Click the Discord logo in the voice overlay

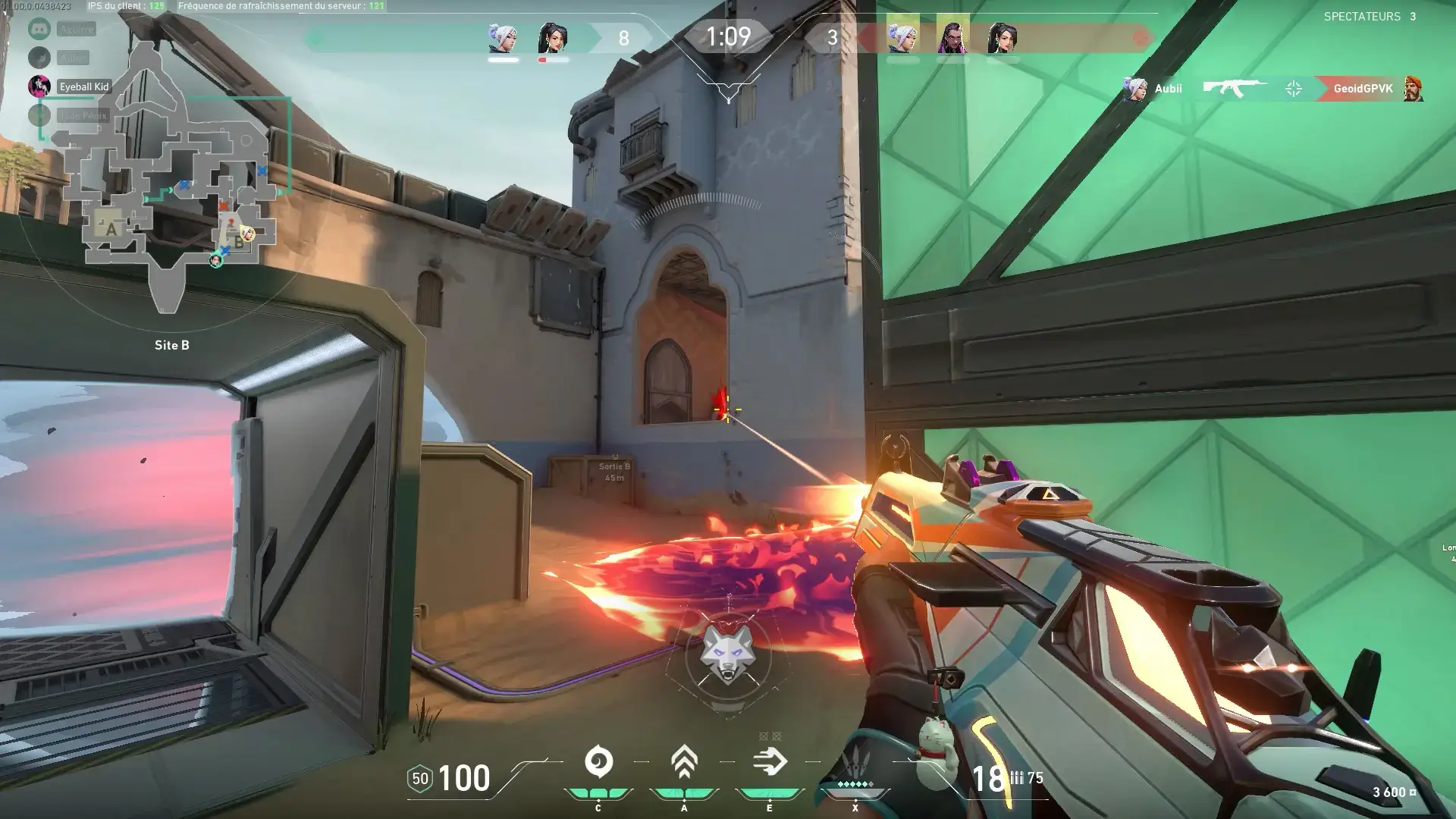click(x=39, y=30)
